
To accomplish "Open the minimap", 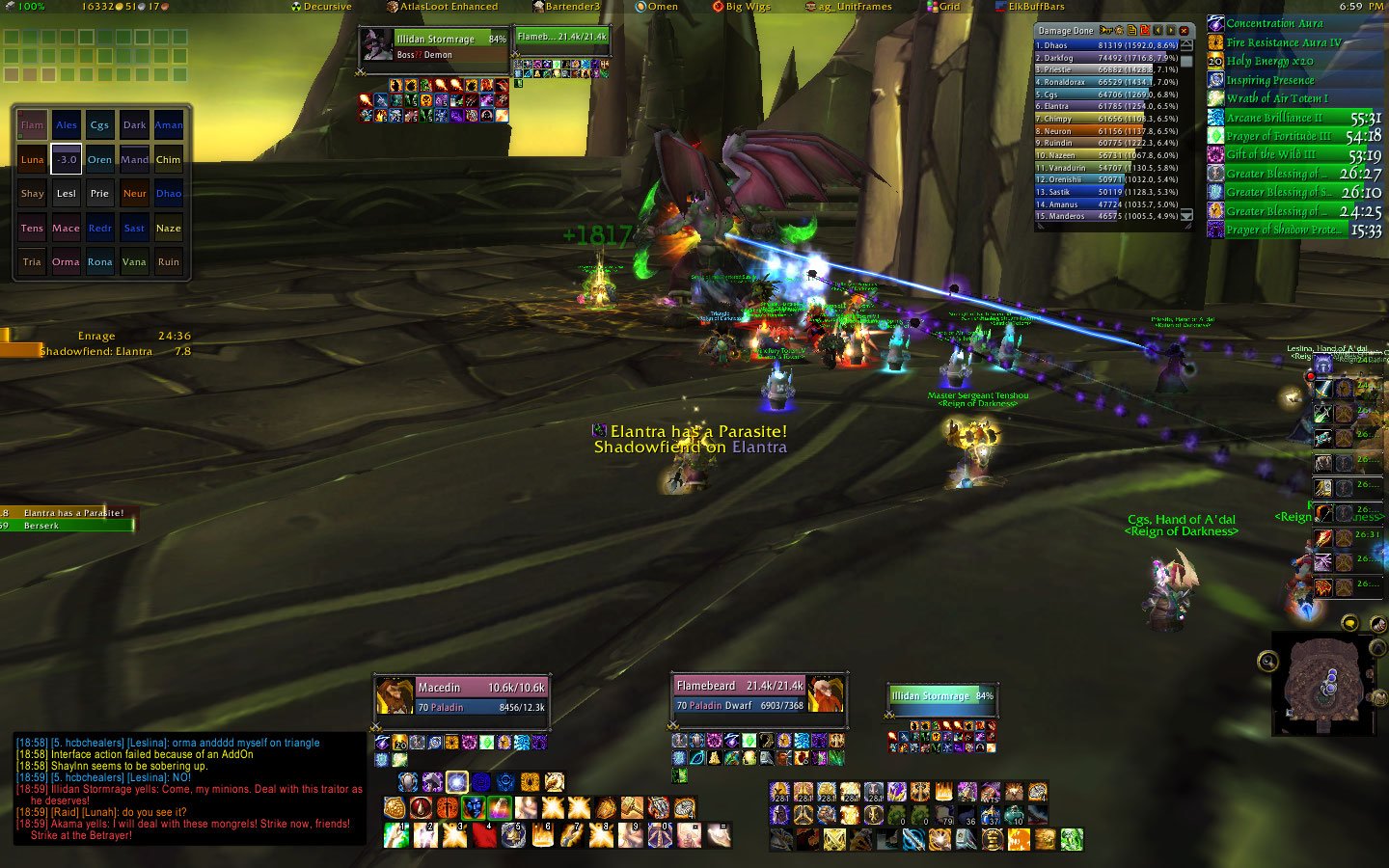I will coord(1327,683).
